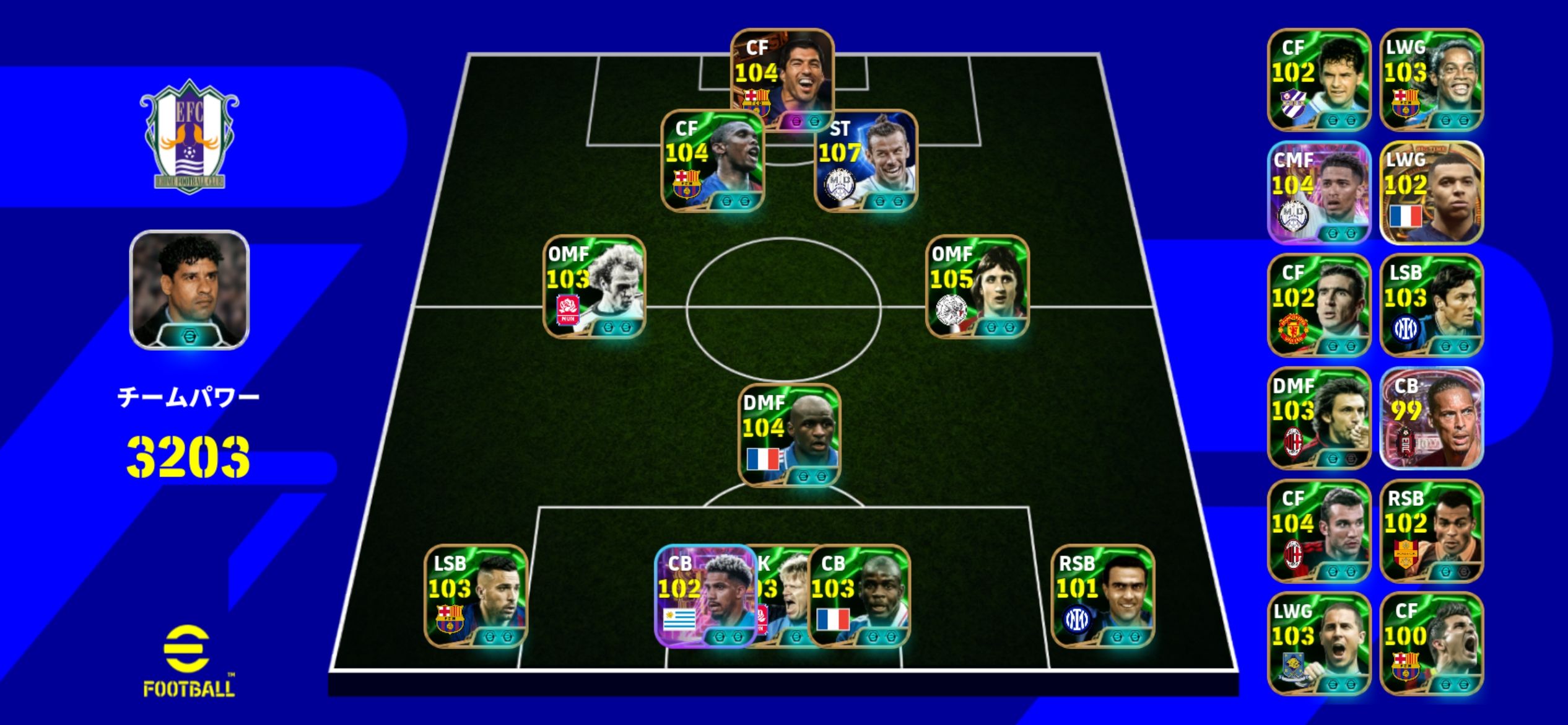
Task: Select the LSB 103 card with Barcelona badge
Action: [475, 596]
